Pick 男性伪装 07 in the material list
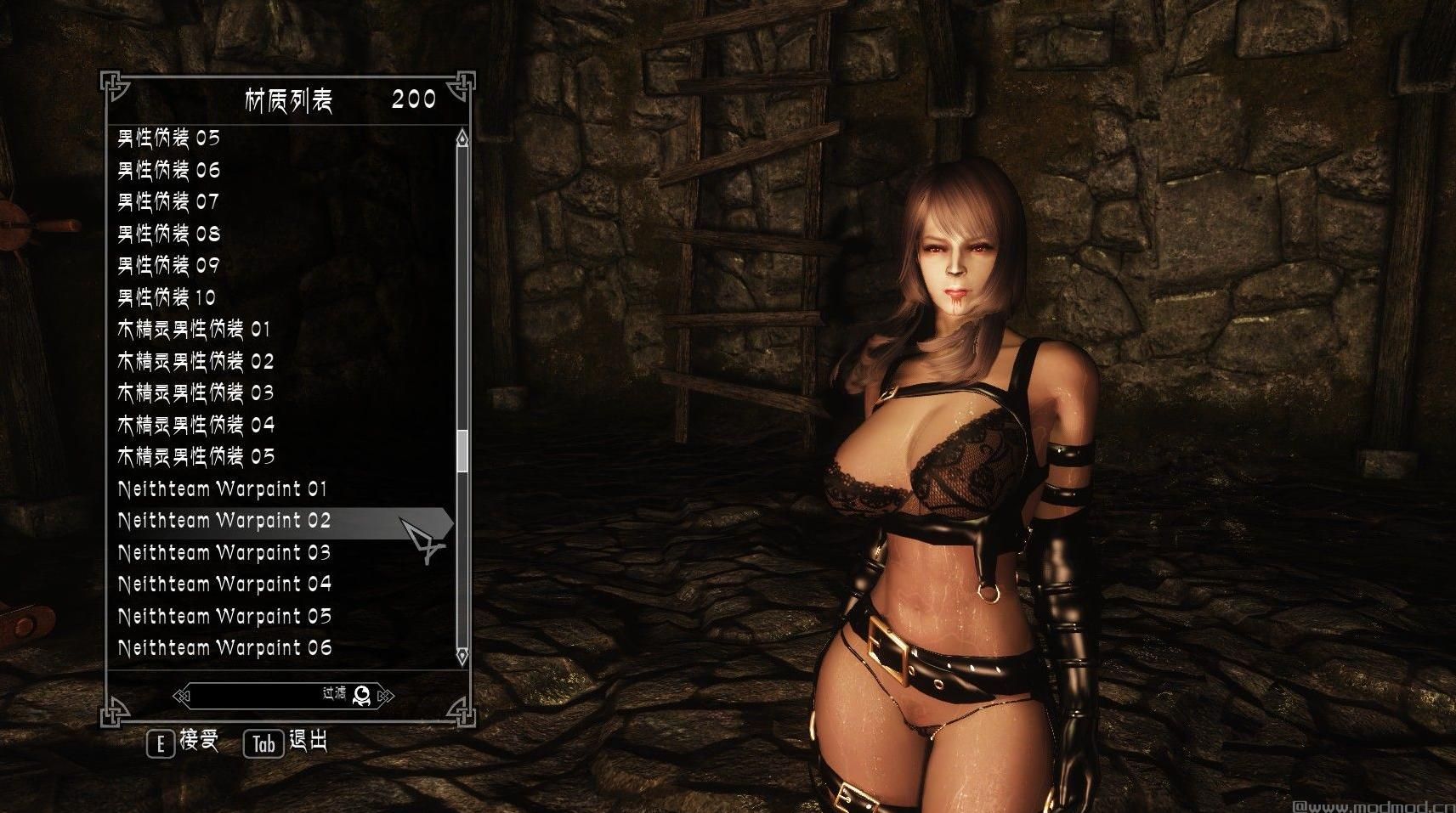 168,202
